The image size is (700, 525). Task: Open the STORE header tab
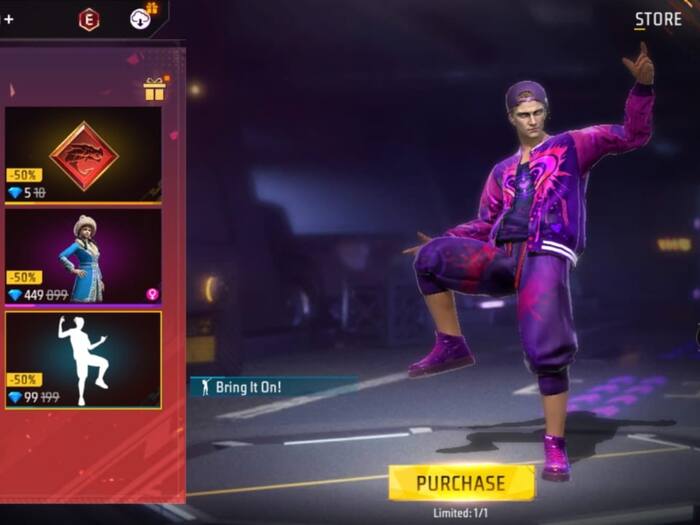658,19
